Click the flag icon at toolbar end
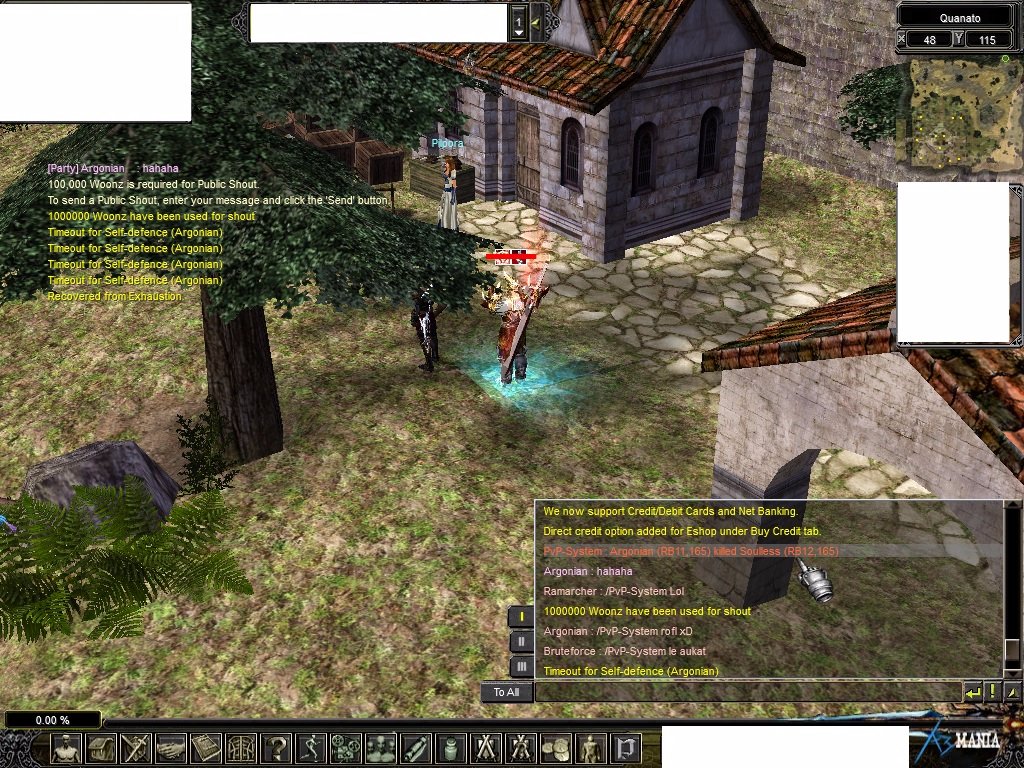This screenshot has height=768, width=1024. [625, 748]
